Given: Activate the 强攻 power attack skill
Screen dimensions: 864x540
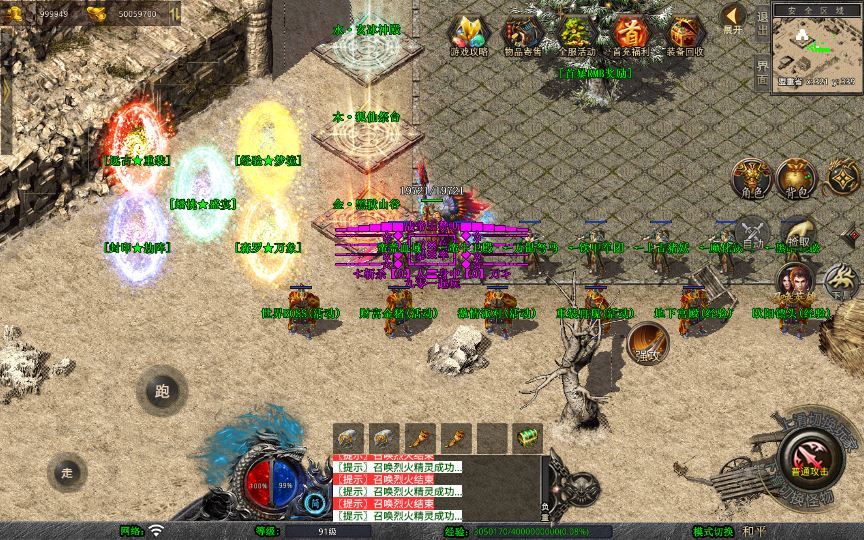Looking at the screenshot, I should point(648,346).
